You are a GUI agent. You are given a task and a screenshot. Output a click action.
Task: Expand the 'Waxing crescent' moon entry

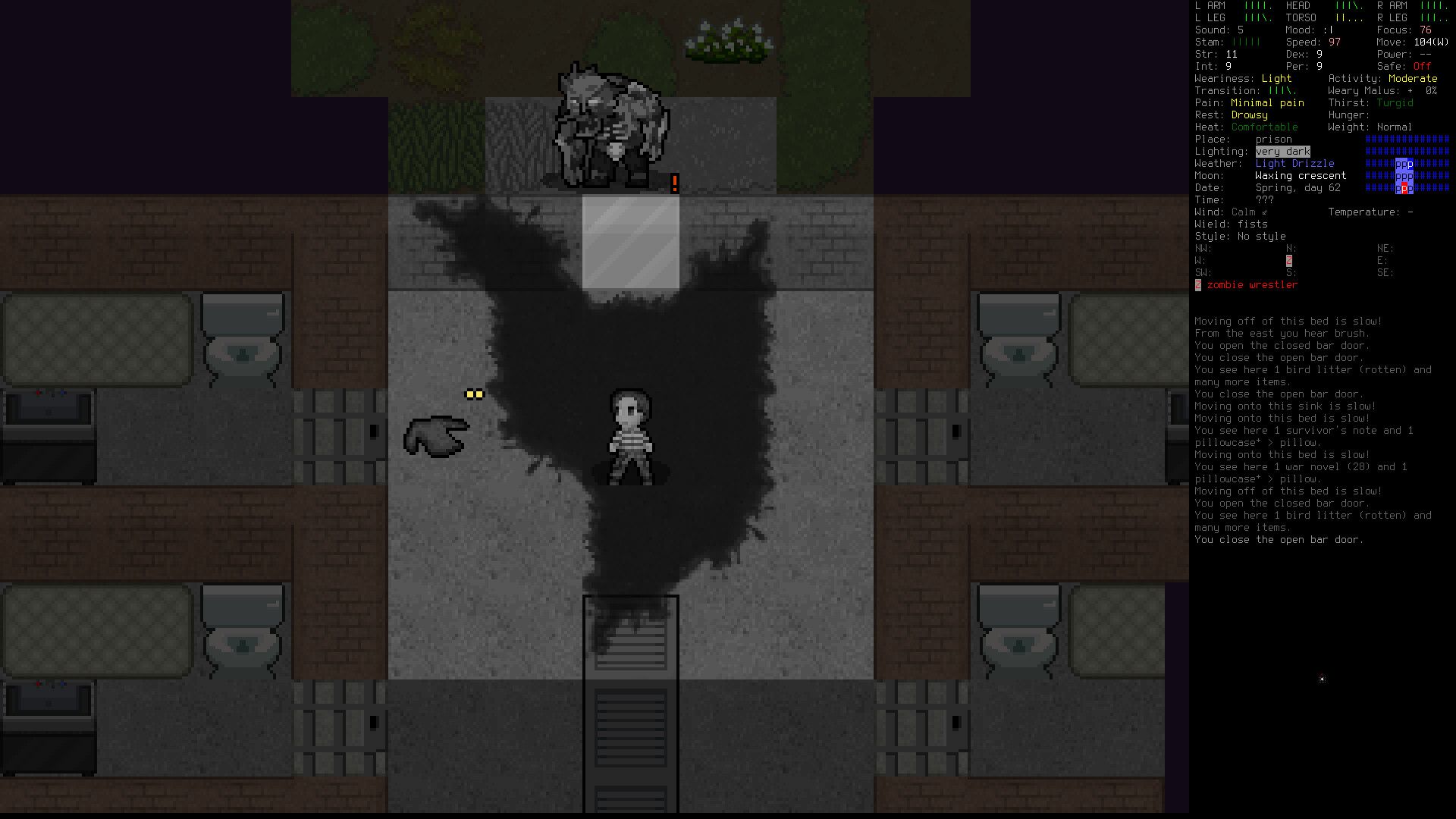coord(1301,175)
